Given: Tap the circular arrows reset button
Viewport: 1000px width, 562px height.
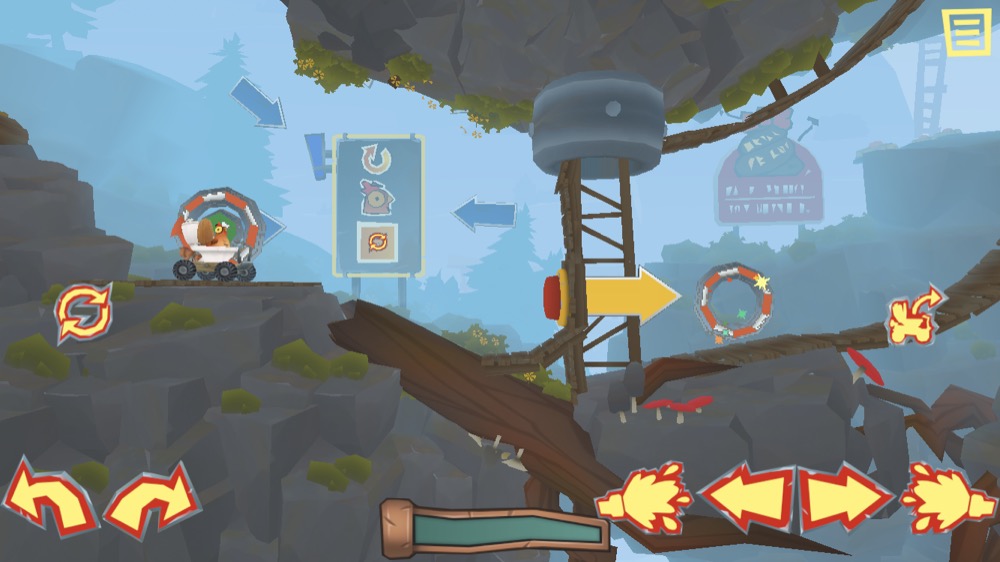Looking at the screenshot, I should click(x=84, y=313).
